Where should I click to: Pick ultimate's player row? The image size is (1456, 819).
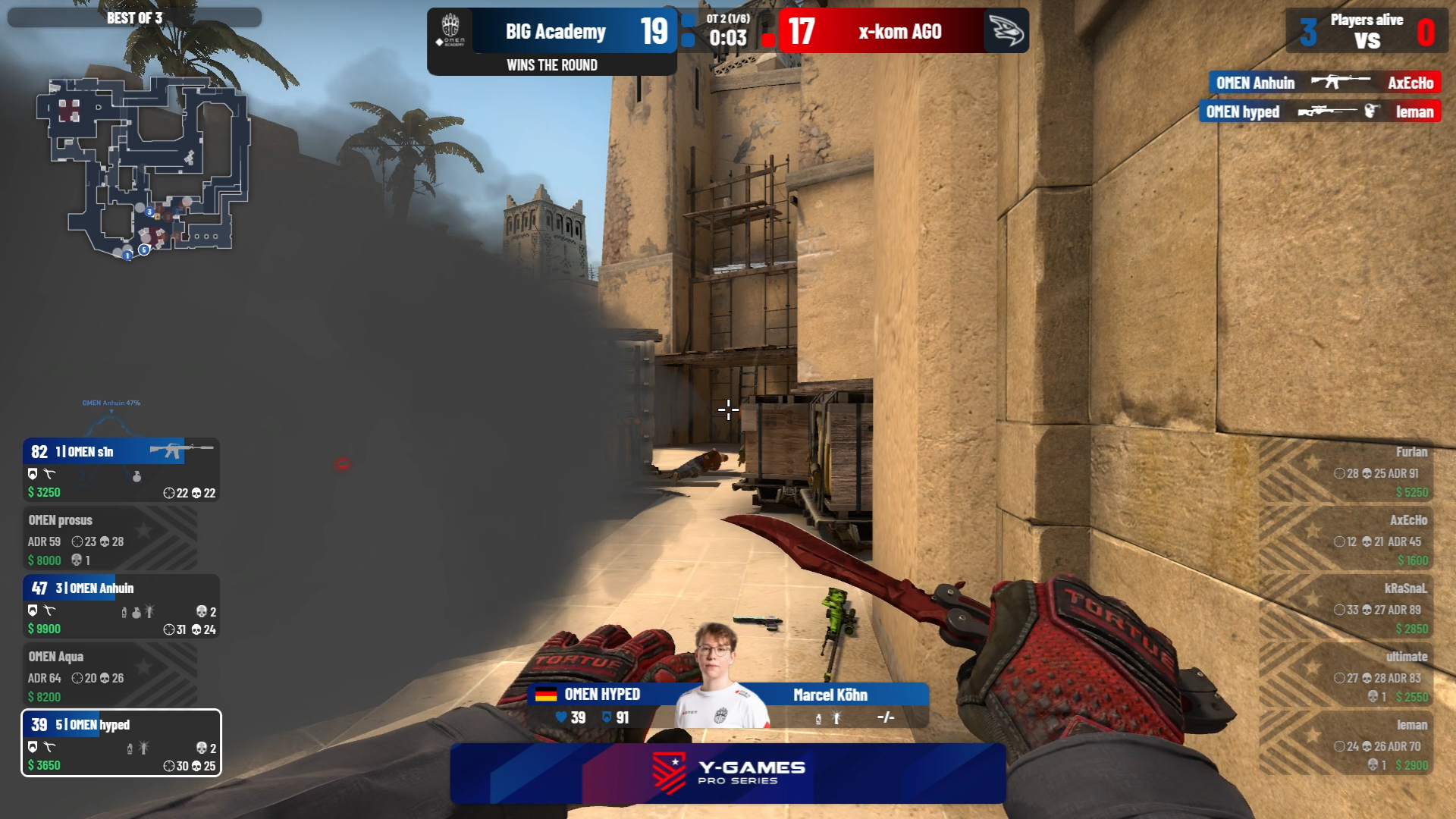tap(1357, 676)
